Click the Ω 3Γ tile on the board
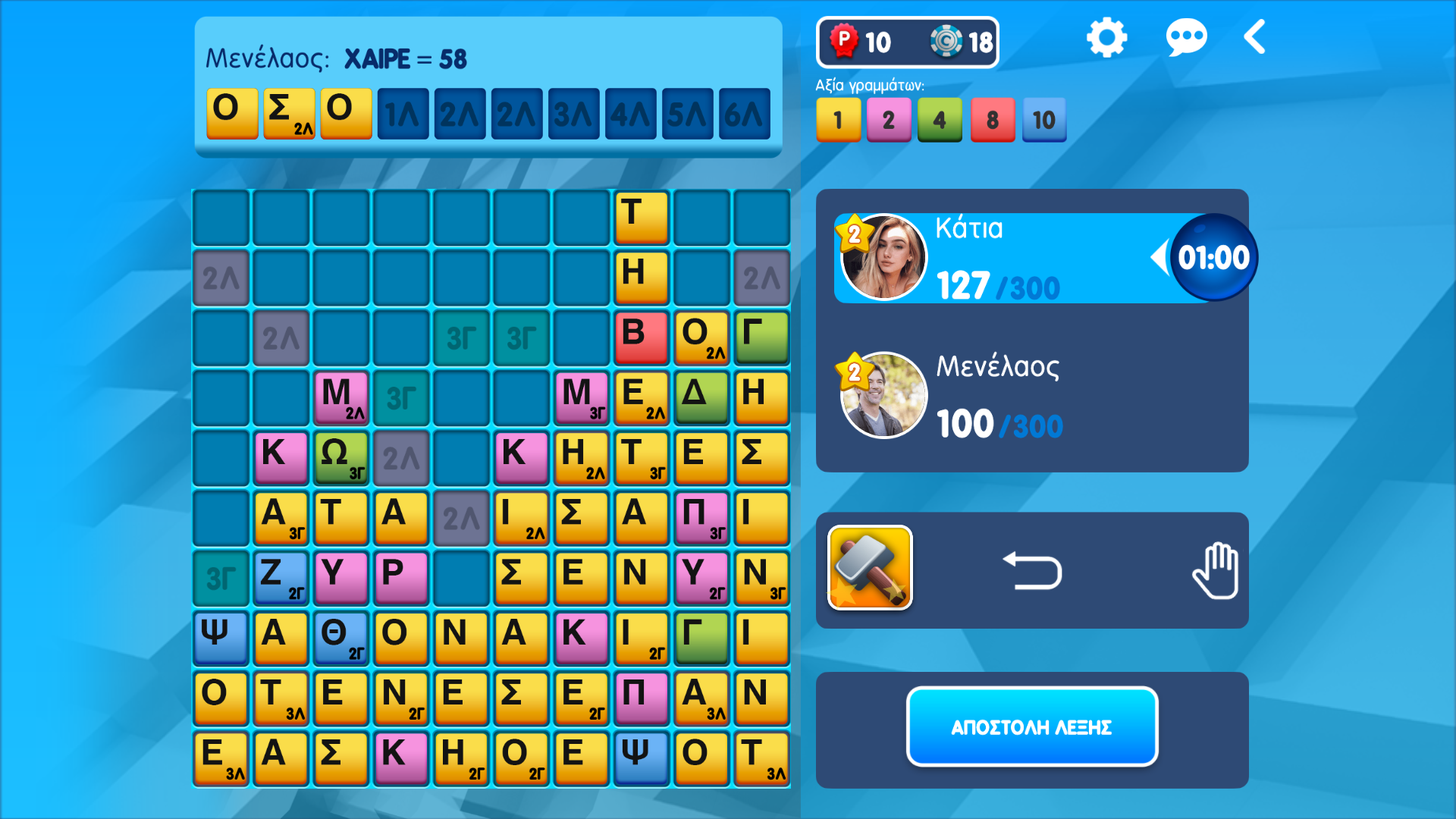This screenshot has width=1456, height=819. [x=340, y=457]
